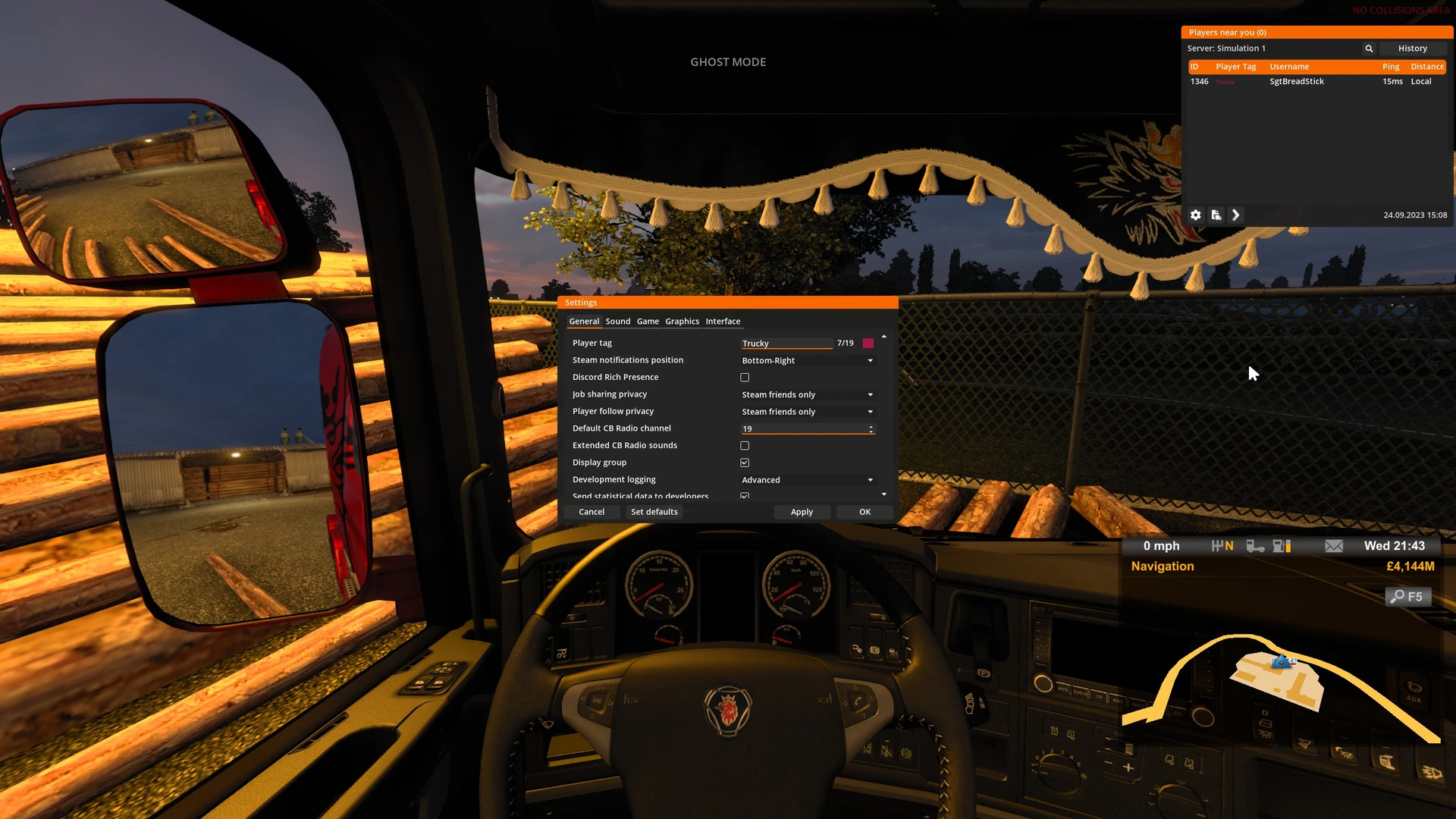Uncheck the Display group checkbox

pyautogui.click(x=745, y=463)
